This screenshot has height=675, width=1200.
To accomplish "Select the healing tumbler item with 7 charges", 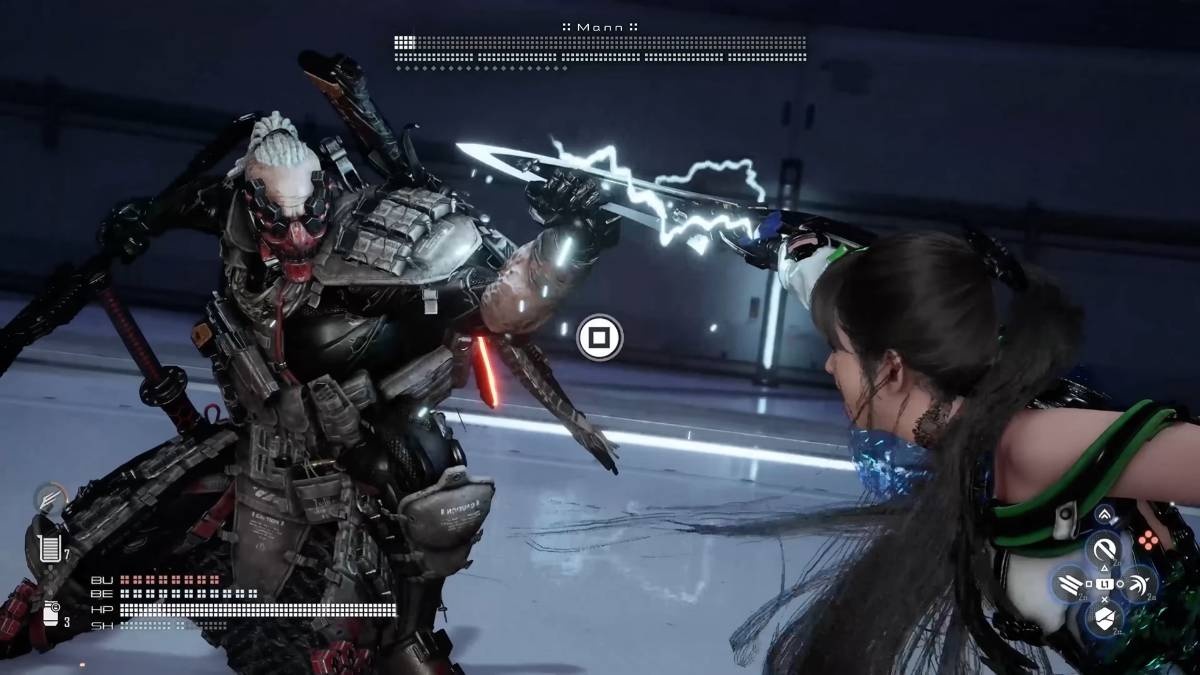I will click(x=48, y=548).
